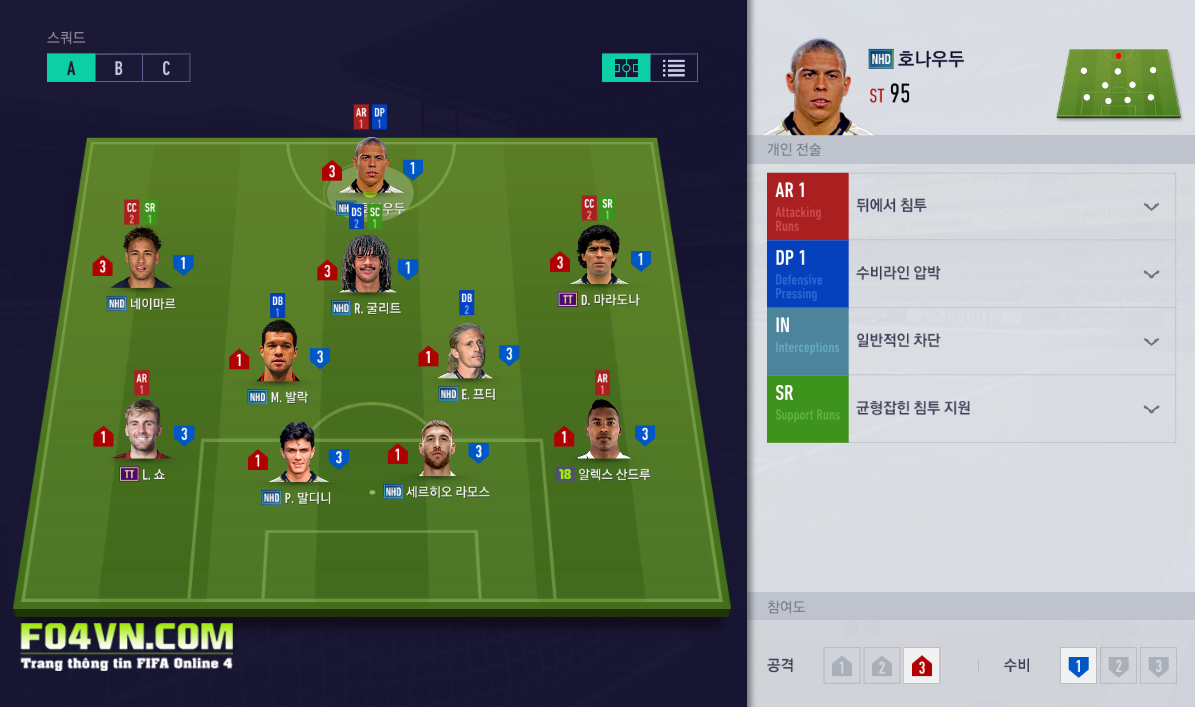Show the formation pitch view
The image size is (1195, 707).
tap(626, 68)
